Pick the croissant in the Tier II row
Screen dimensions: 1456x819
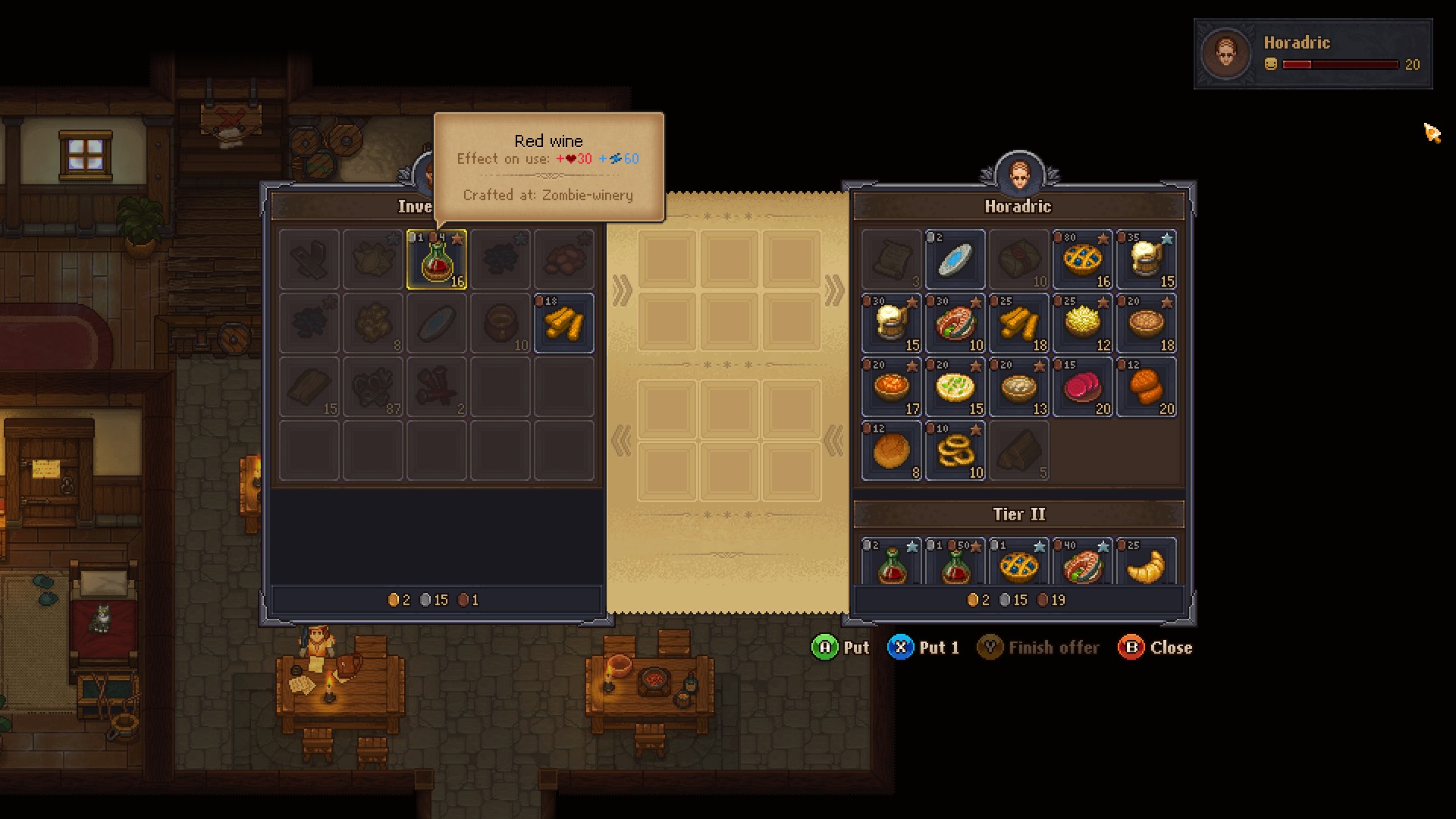pos(1146,561)
